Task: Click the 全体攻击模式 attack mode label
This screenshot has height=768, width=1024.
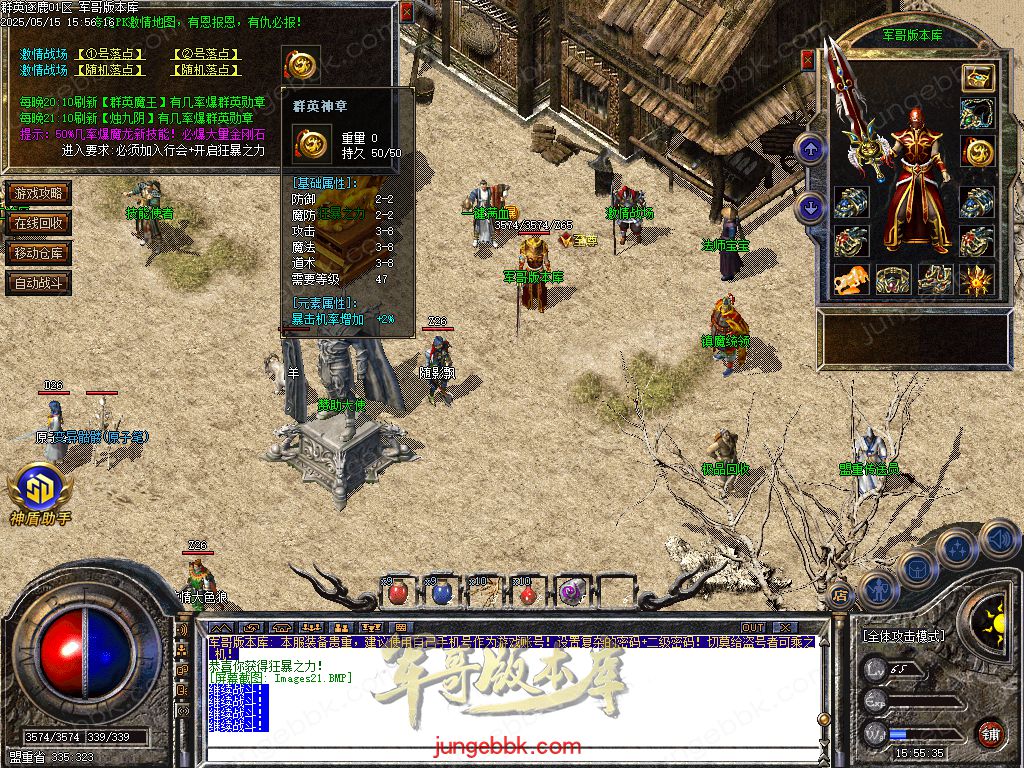Action: (903, 636)
